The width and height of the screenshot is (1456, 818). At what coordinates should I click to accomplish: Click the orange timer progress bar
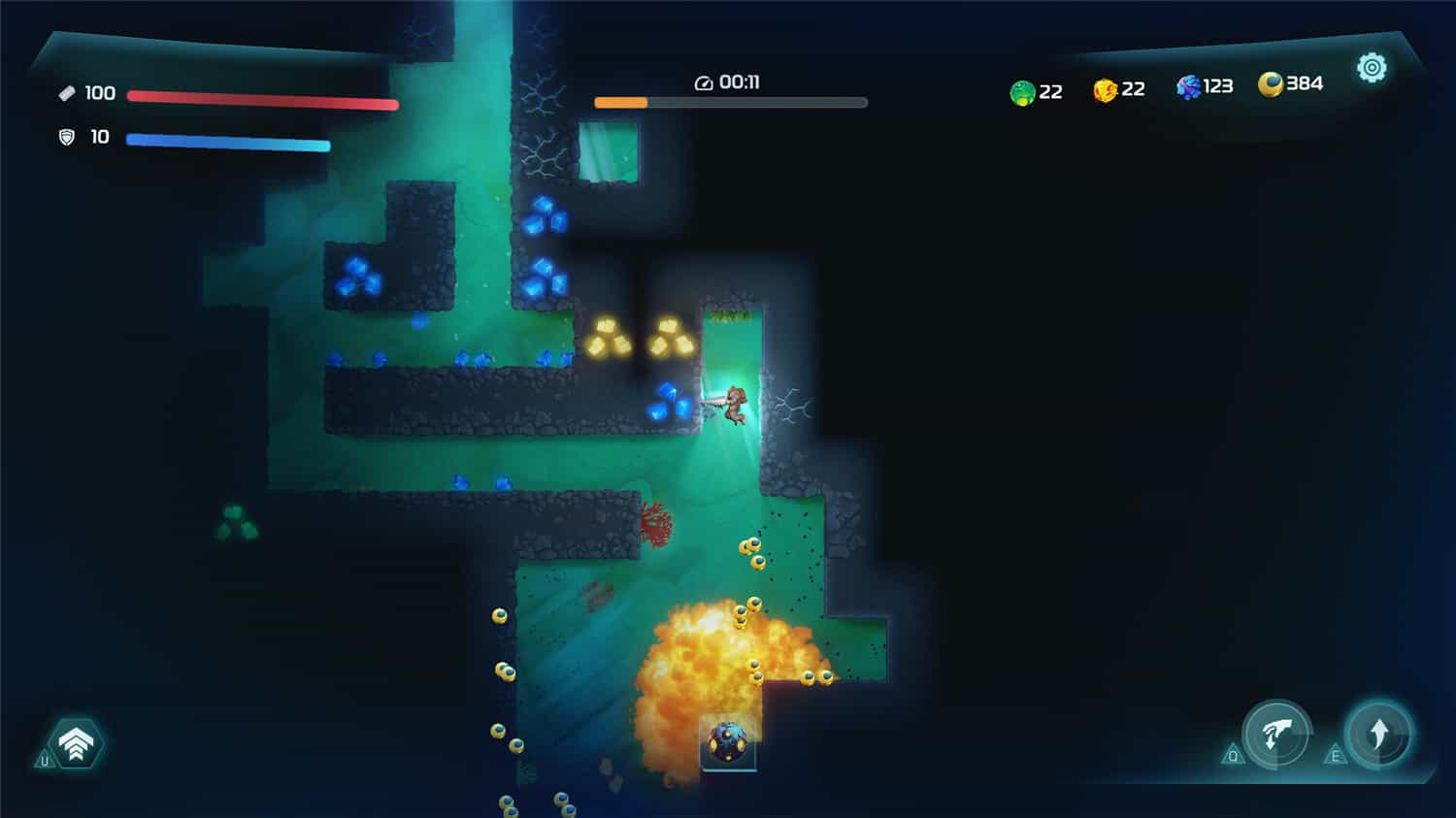(x=623, y=101)
